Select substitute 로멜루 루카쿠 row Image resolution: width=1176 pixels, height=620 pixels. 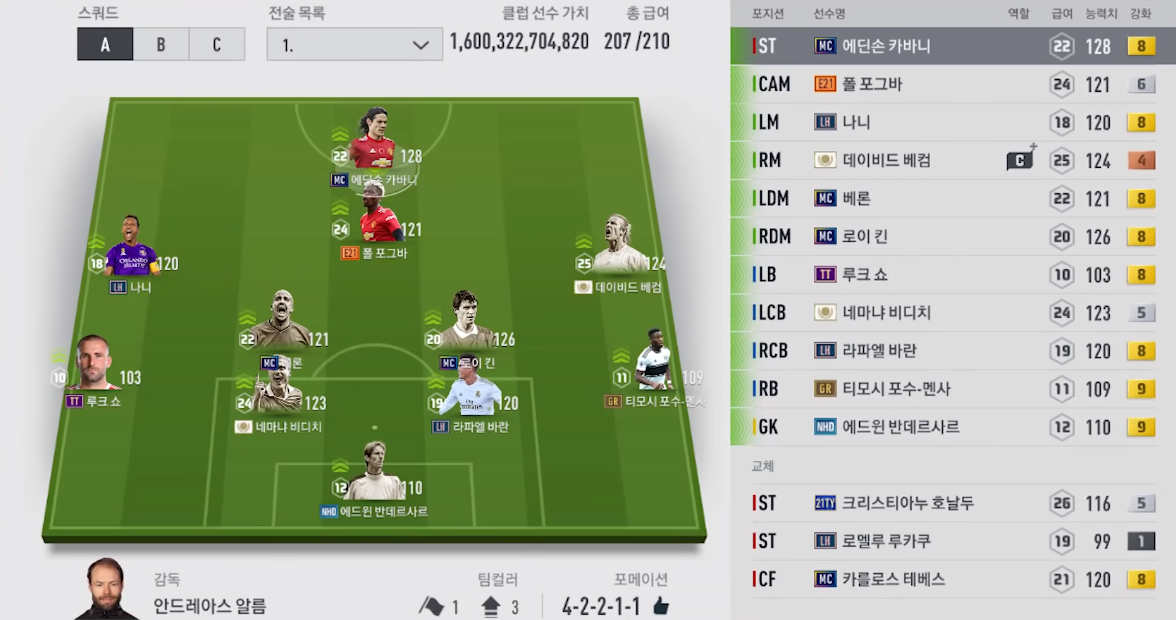coord(952,541)
